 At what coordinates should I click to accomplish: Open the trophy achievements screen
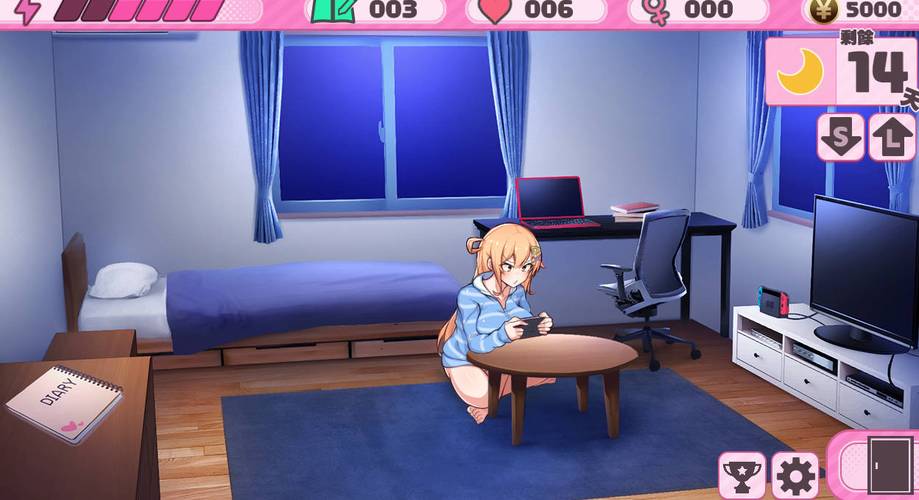tap(741, 474)
